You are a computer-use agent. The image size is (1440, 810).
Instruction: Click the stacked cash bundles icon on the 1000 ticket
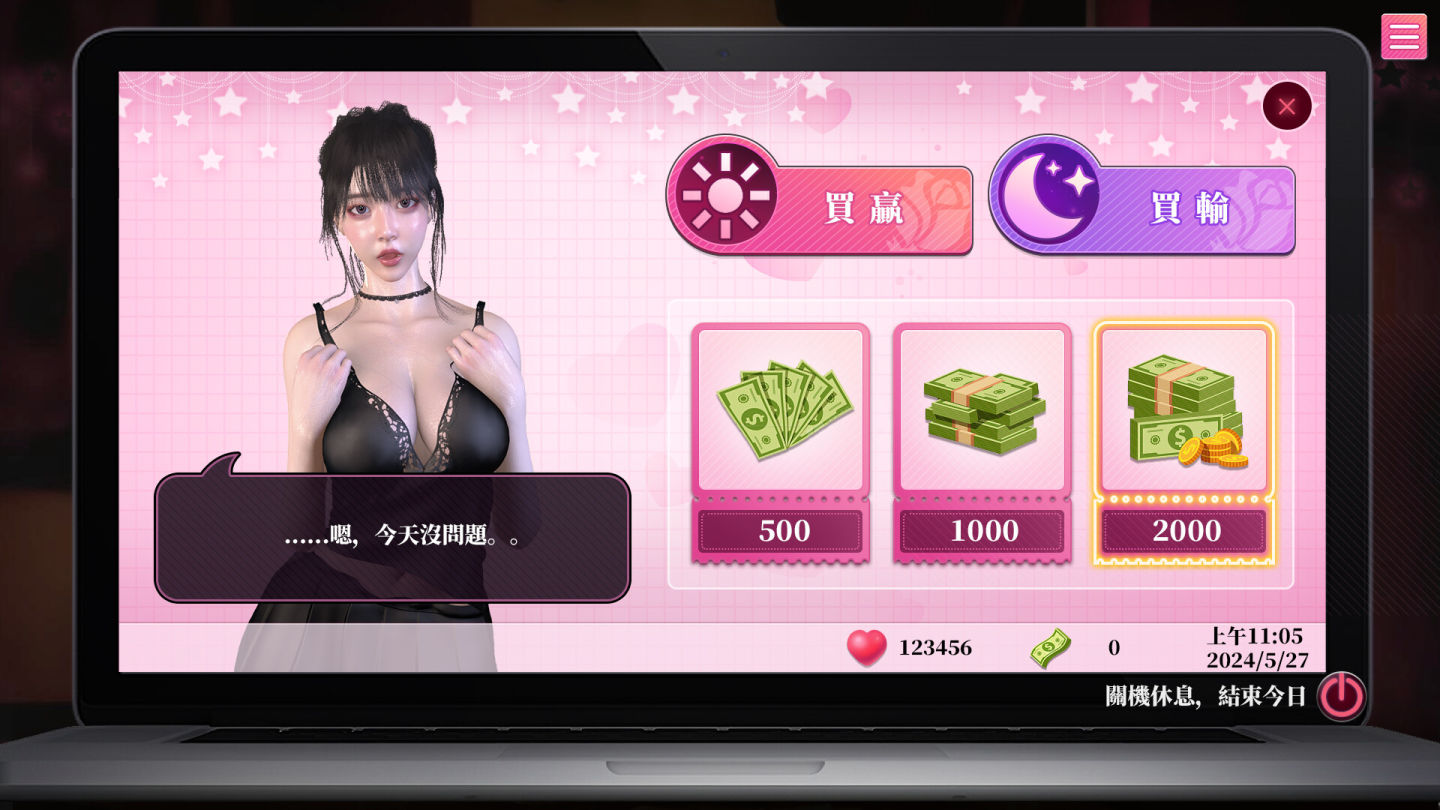tap(982, 405)
